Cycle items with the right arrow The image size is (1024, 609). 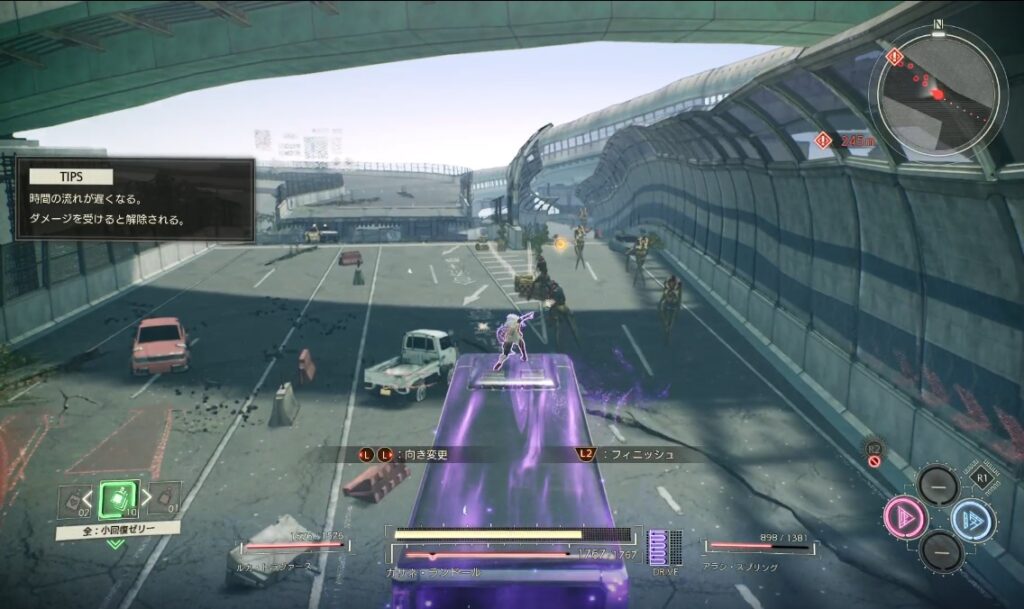(148, 496)
